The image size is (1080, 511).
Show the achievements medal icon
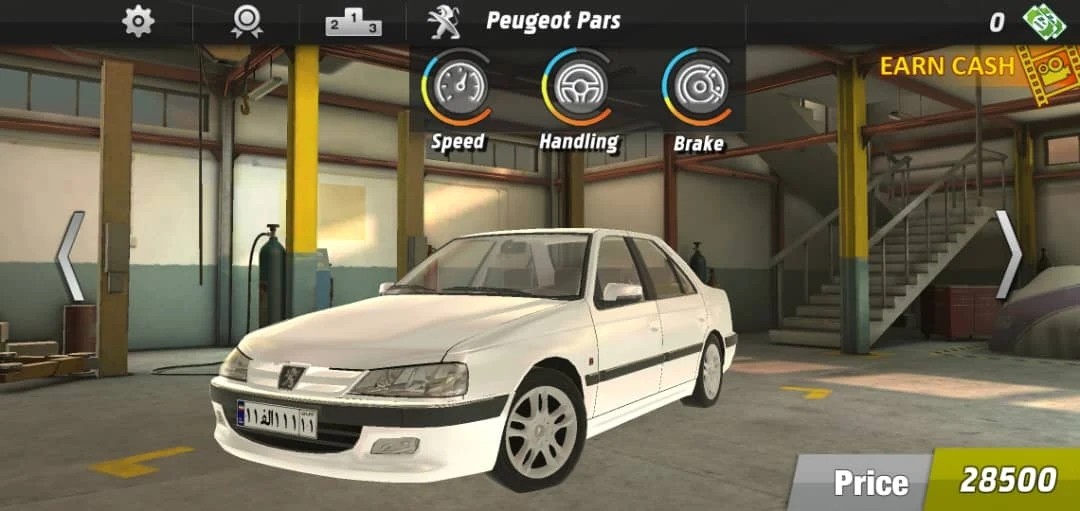point(246,21)
